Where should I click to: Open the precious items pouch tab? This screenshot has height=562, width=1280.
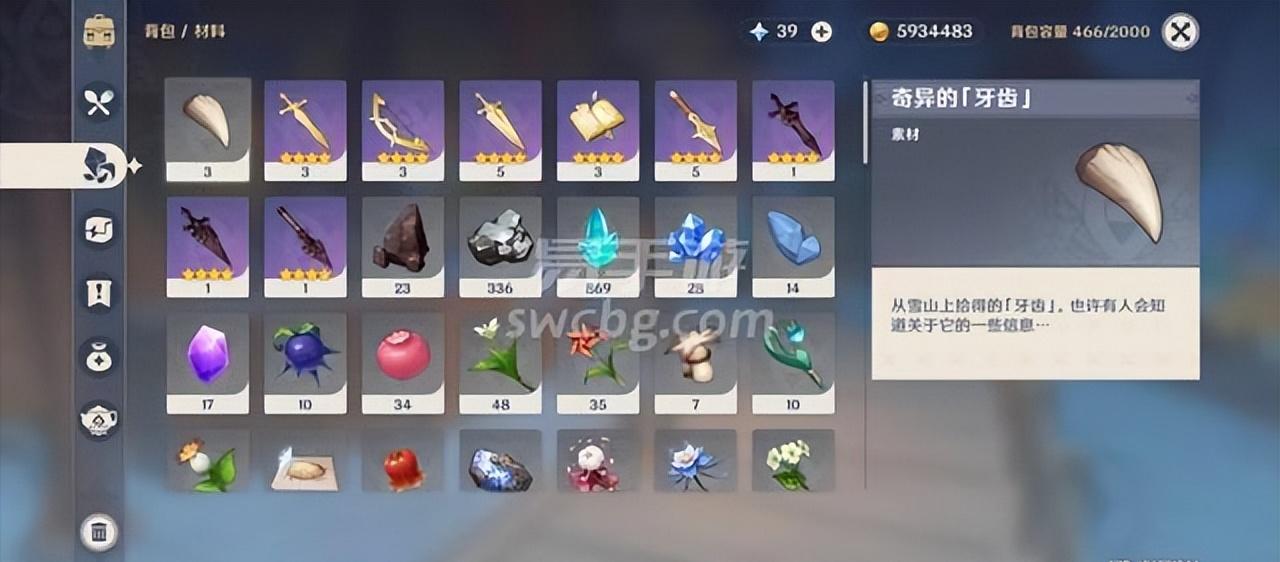(98, 356)
